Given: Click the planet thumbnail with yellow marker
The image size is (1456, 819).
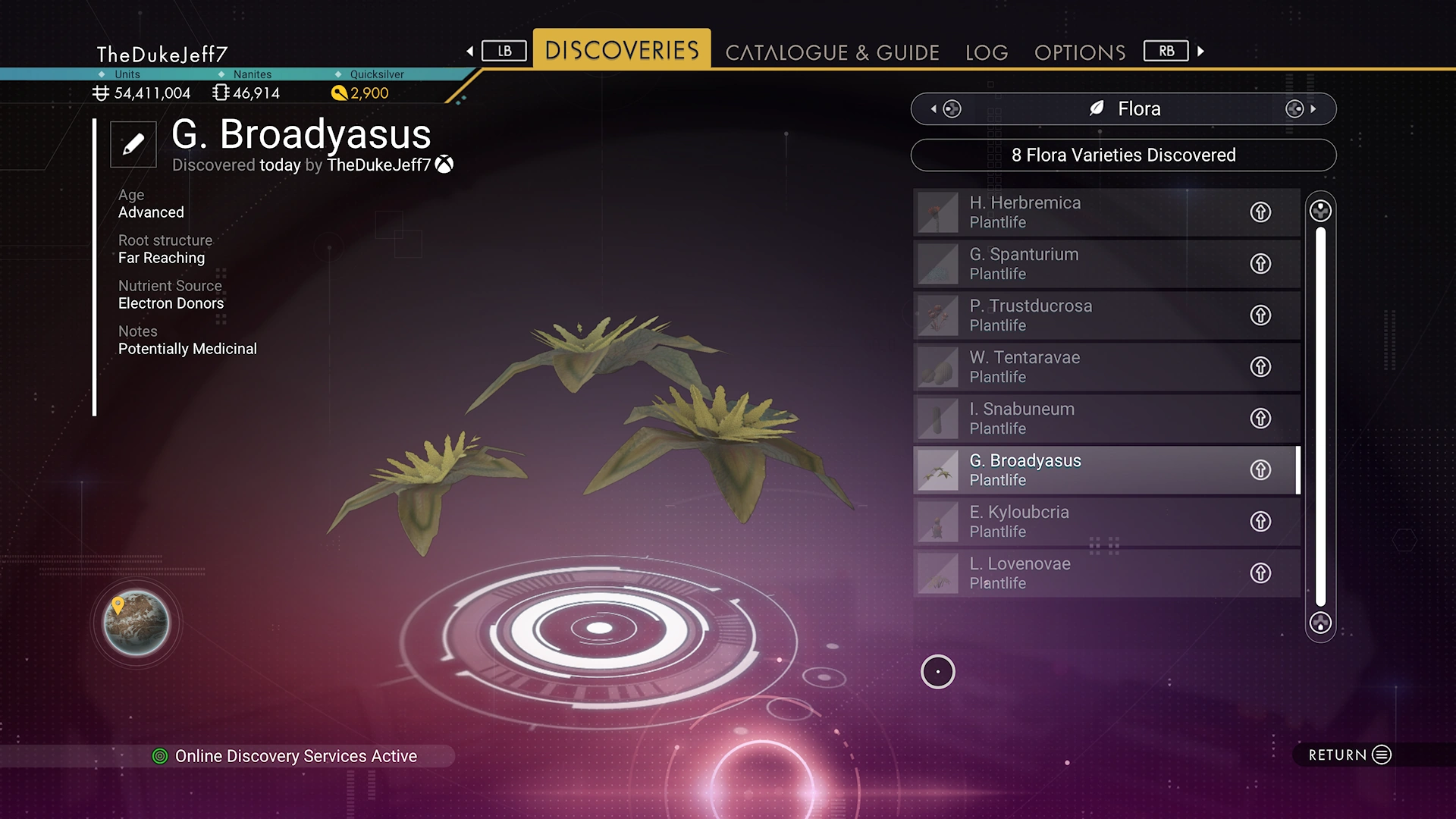Looking at the screenshot, I should (136, 623).
